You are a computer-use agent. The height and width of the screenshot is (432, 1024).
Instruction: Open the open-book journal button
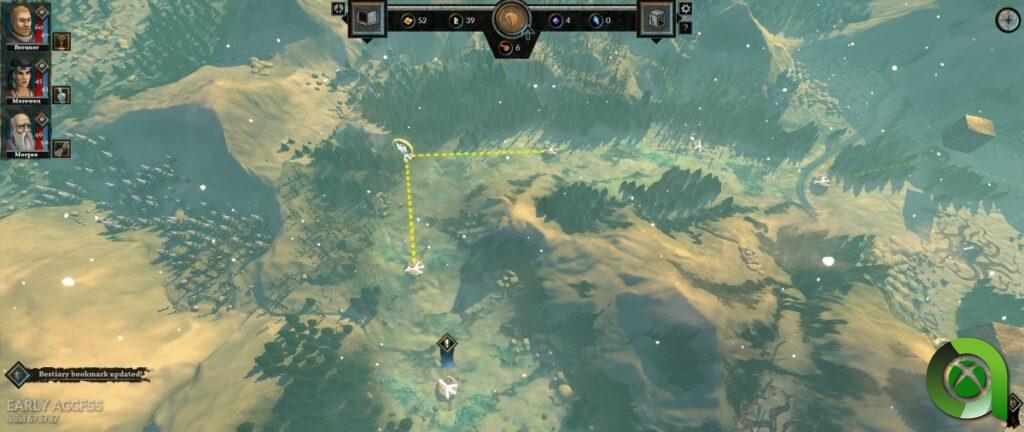tap(367, 19)
